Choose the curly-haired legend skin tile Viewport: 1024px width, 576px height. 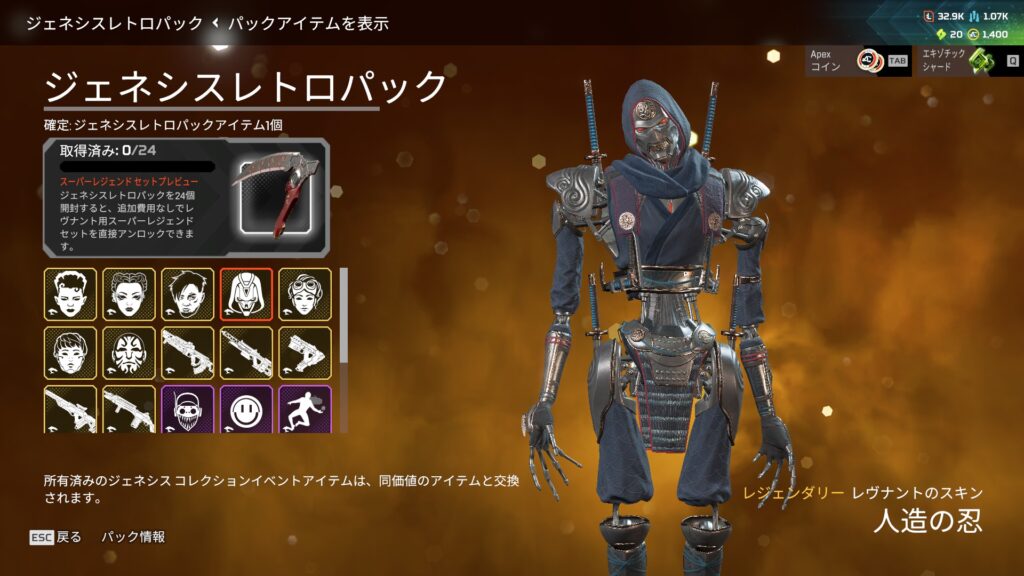tap(70, 294)
